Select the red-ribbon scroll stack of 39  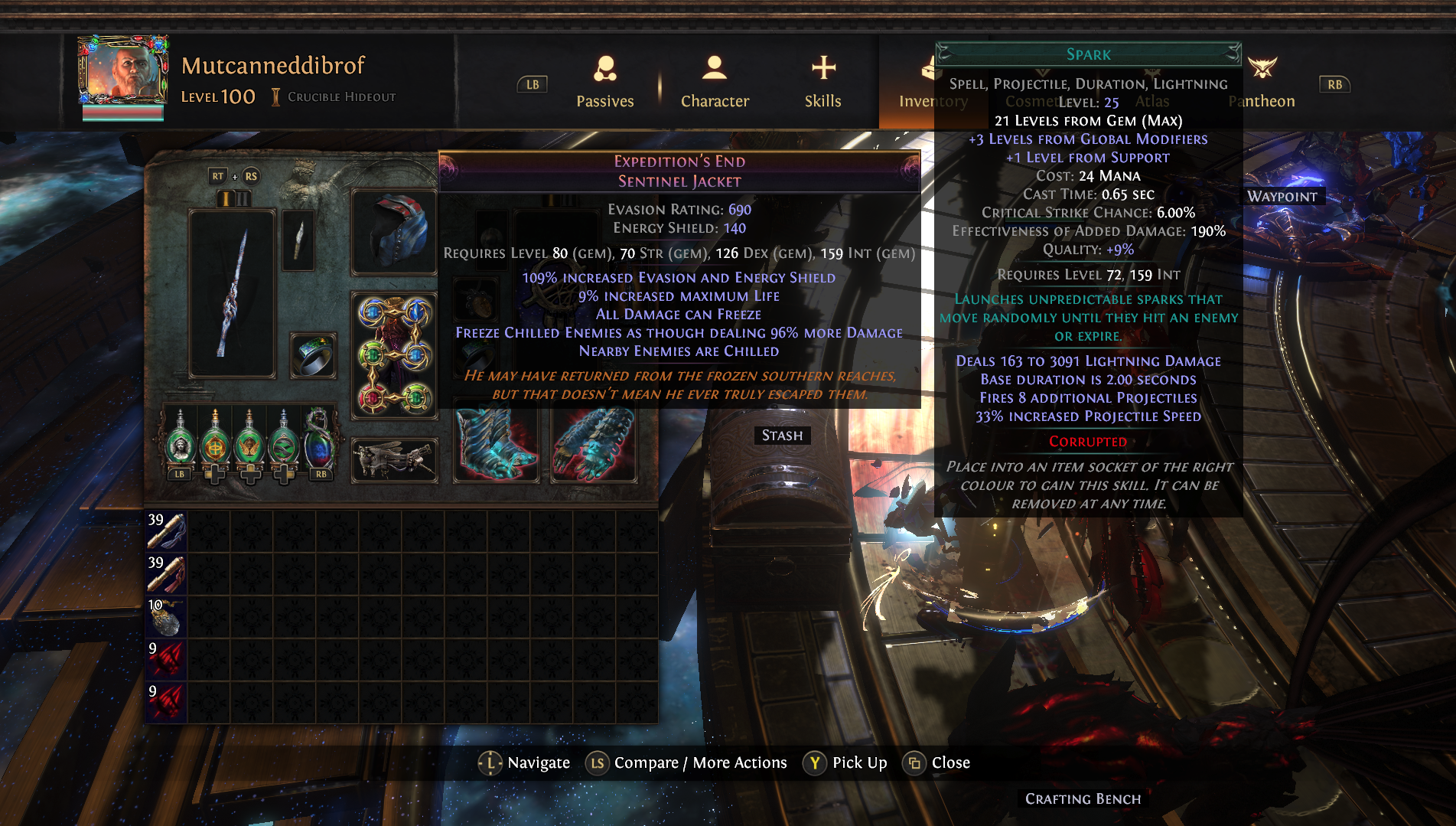tap(166, 574)
